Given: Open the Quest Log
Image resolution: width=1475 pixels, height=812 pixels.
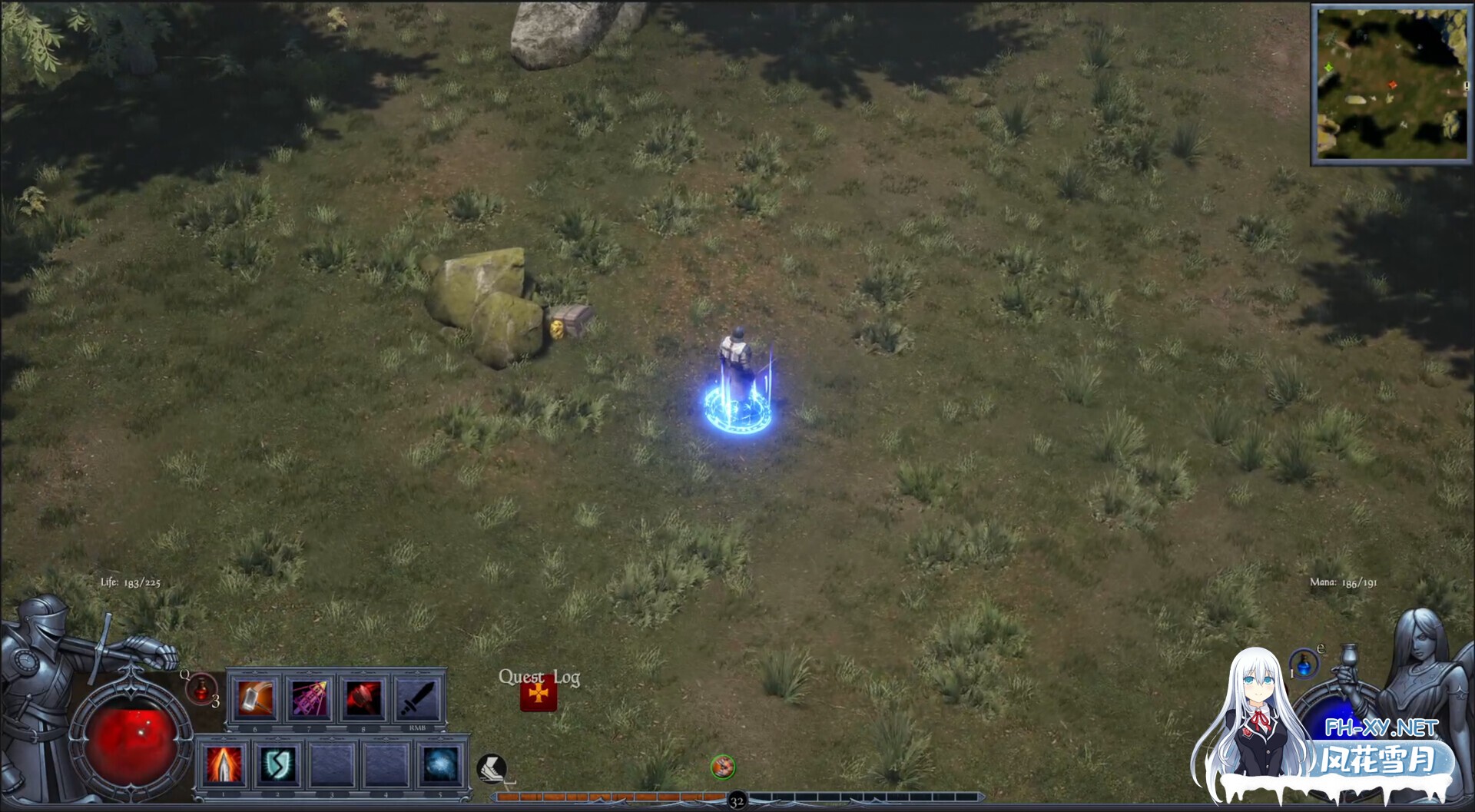Looking at the screenshot, I should (x=539, y=694).
